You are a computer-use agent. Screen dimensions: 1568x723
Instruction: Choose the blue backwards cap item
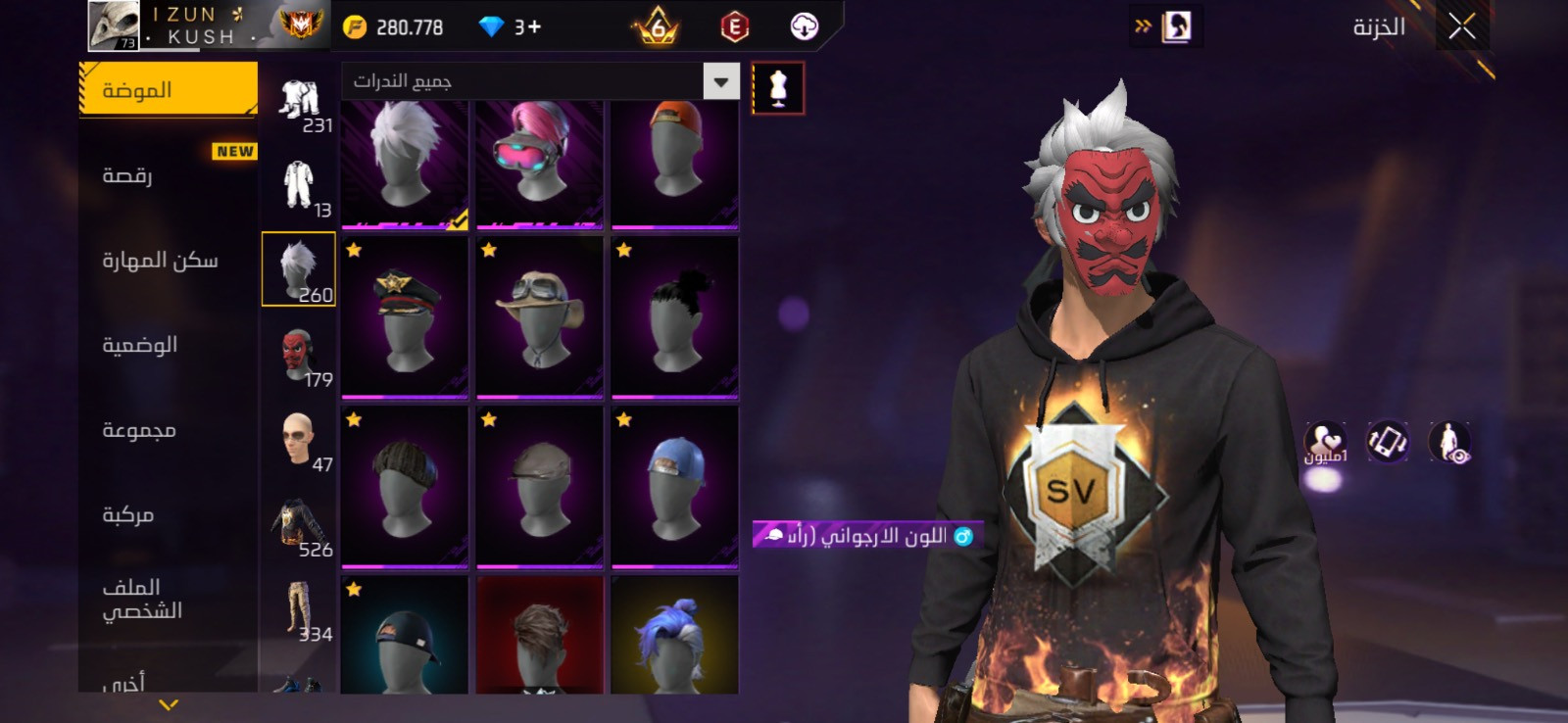[675, 487]
